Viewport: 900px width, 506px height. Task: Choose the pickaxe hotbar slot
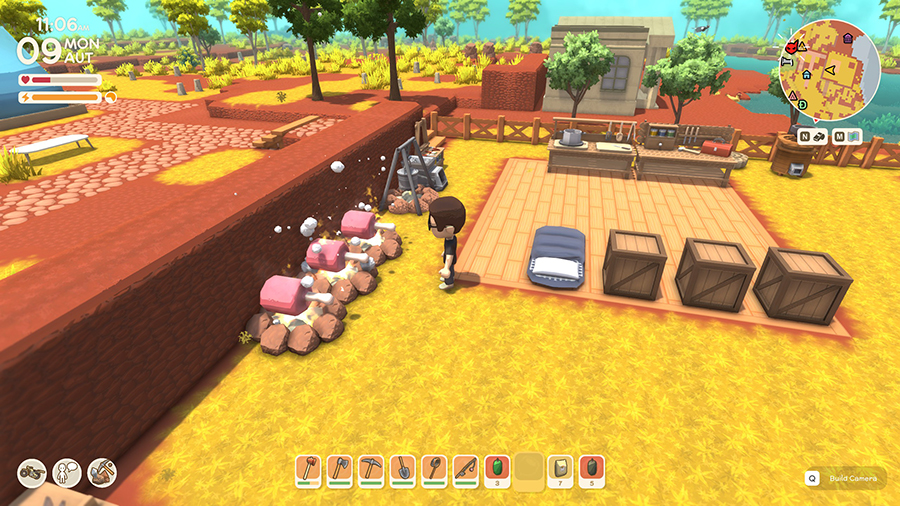click(x=371, y=469)
